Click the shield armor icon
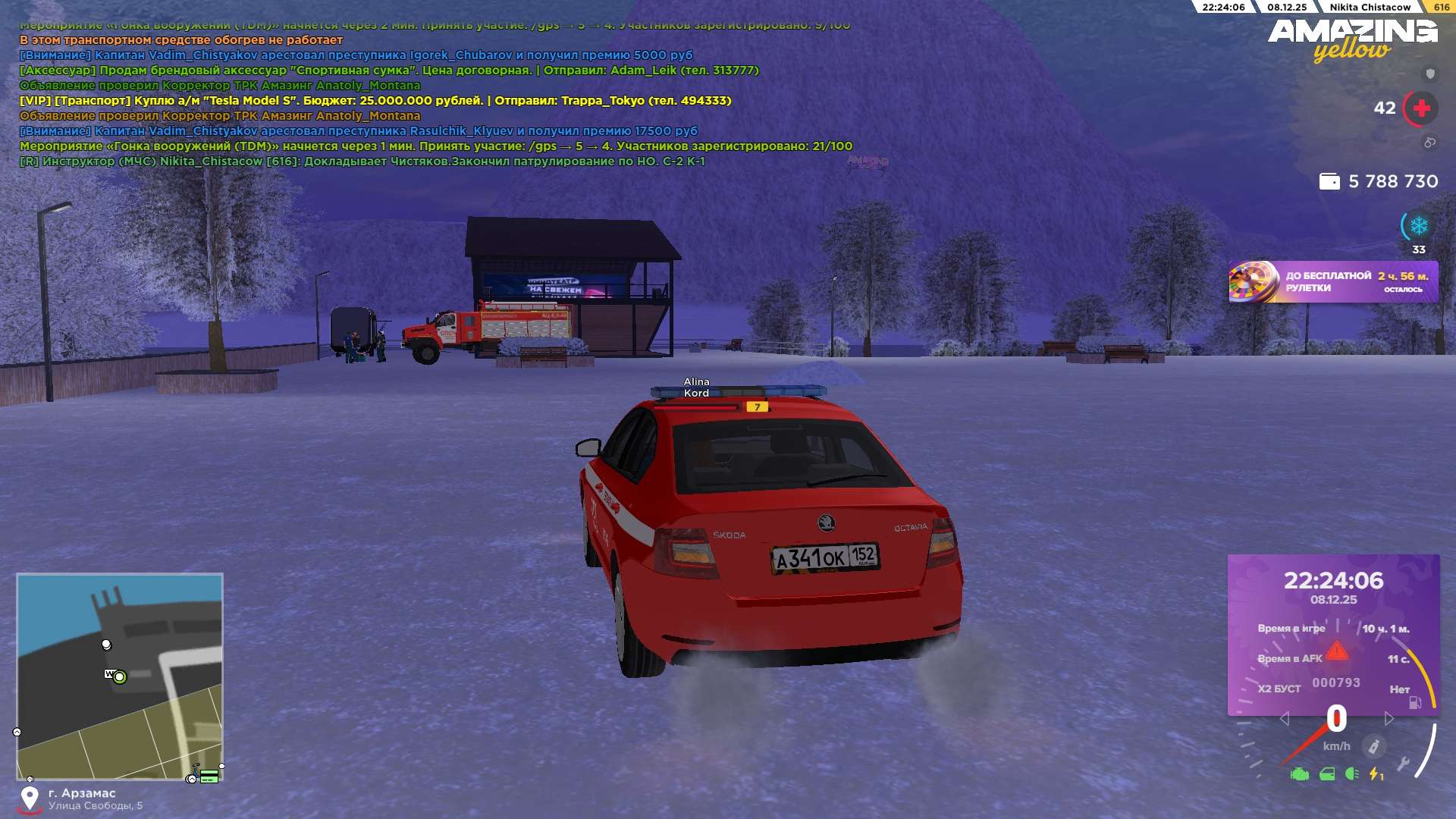Viewport: 1456px width, 819px height. click(x=1430, y=74)
